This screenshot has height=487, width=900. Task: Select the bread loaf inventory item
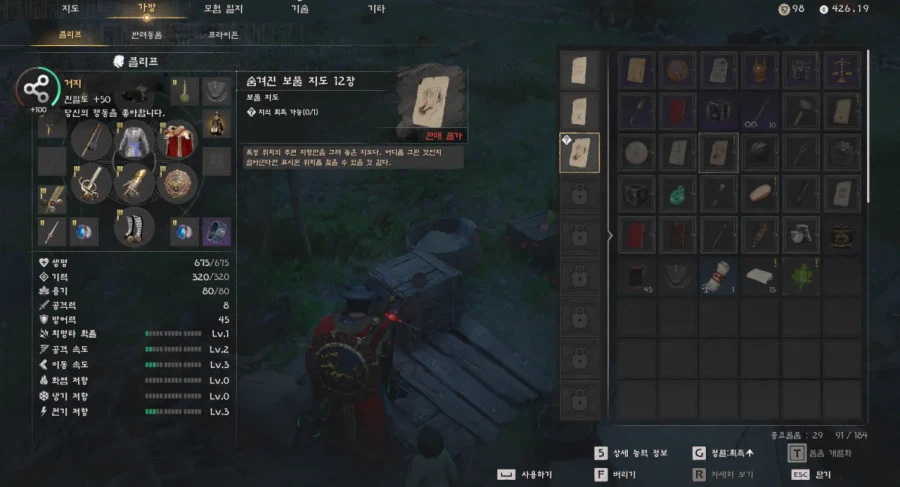coord(761,192)
